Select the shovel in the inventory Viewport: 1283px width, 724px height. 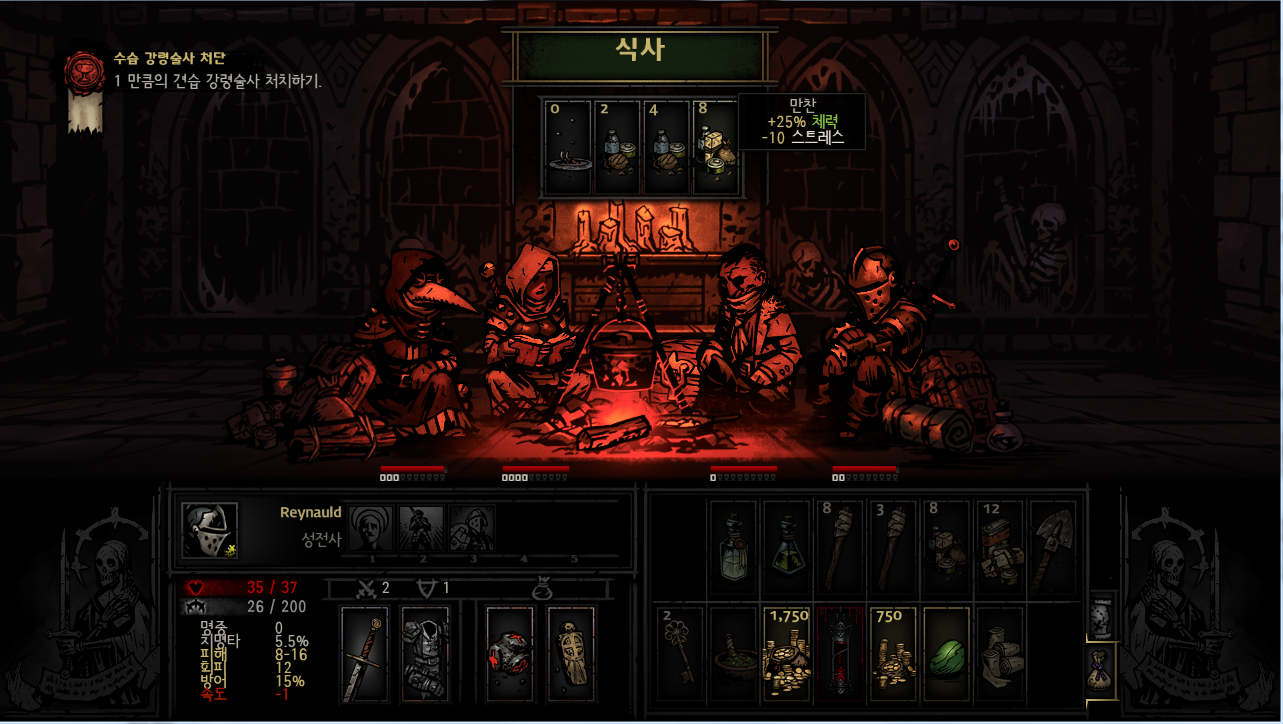(x=1053, y=548)
